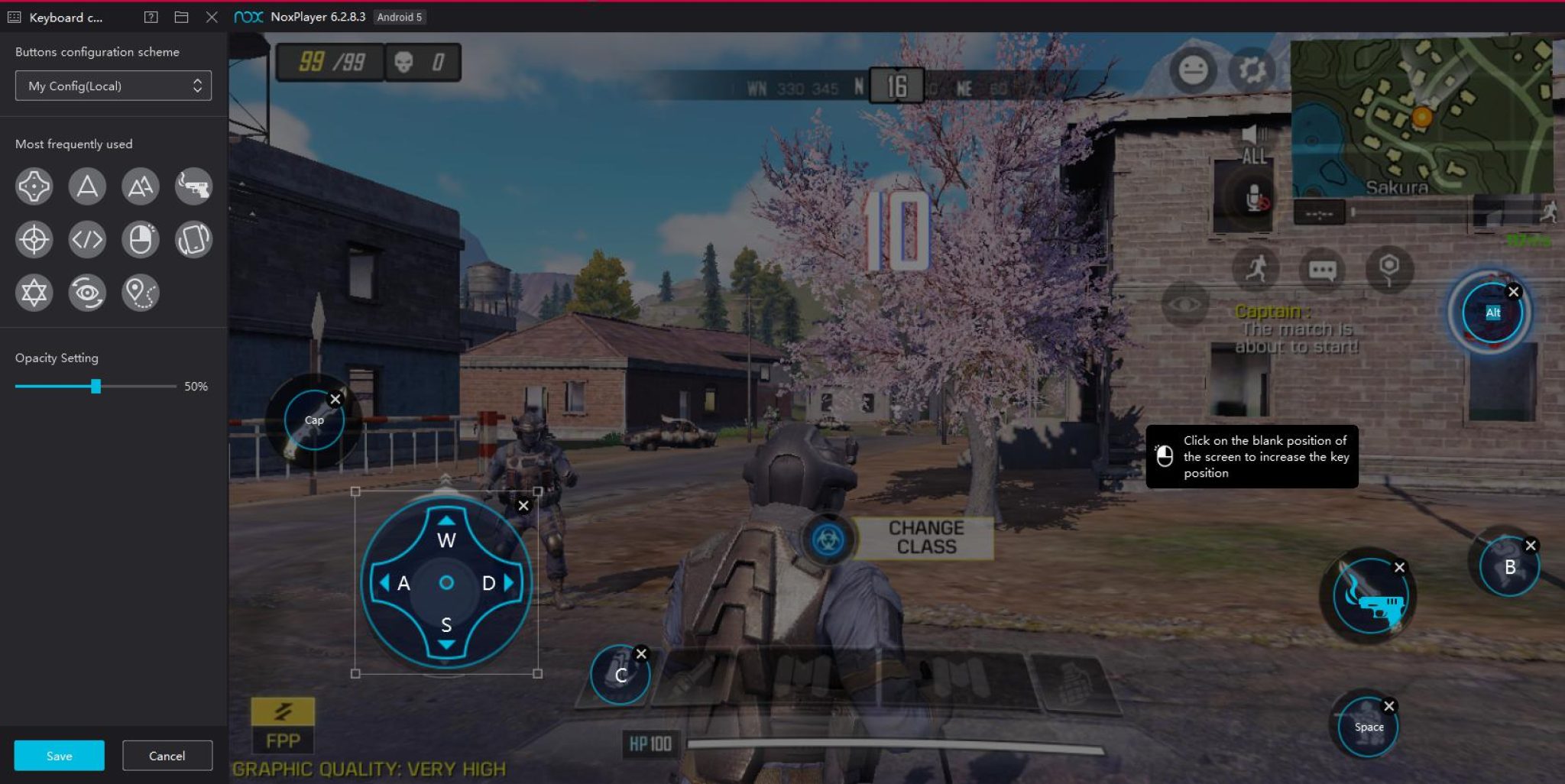Delete the Space key mapping

(x=1389, y=706)
